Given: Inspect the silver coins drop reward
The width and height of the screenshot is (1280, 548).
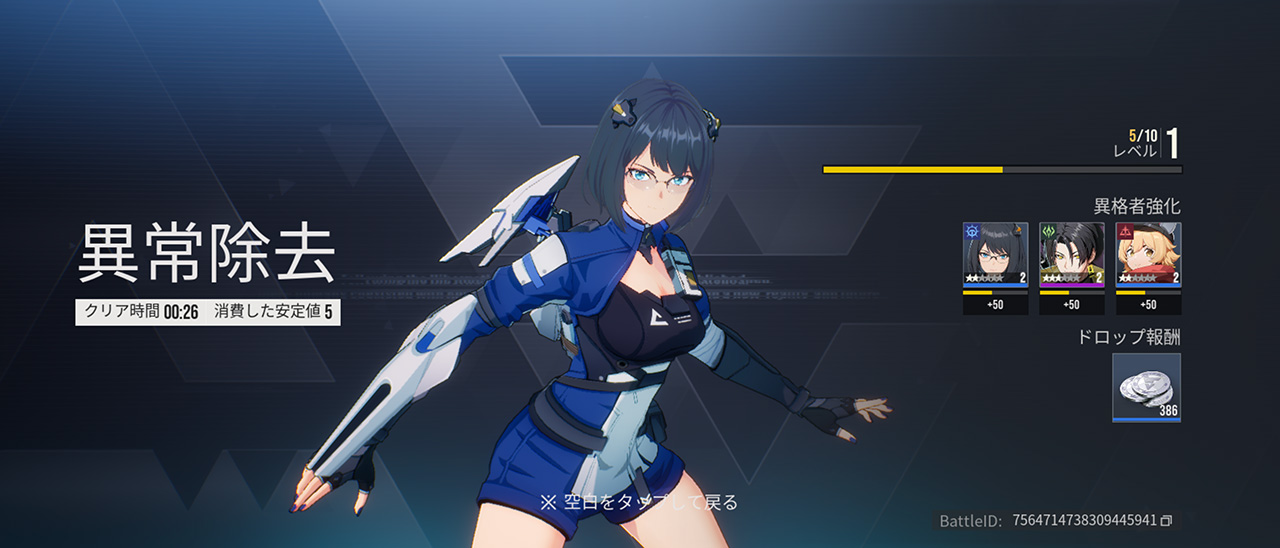Looking at the screenshot, I should (x=1146, y=386).
